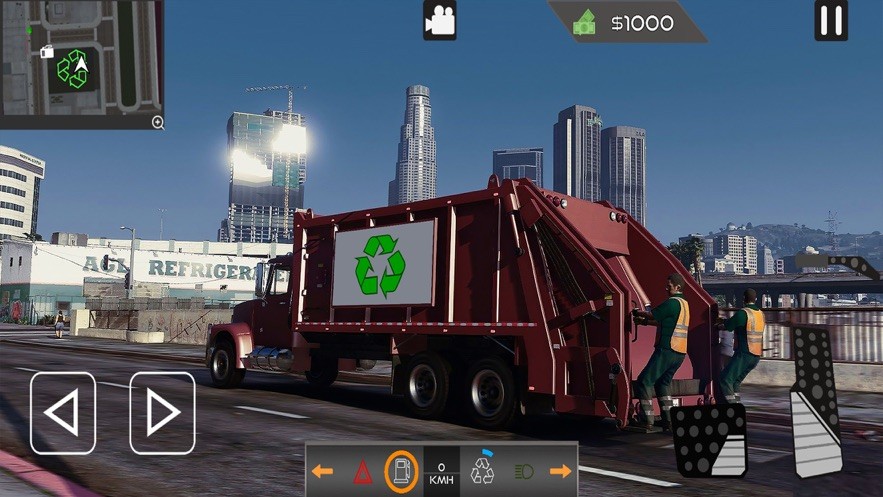Tap the steer left arrow button
883x497 pixels.
click(x=63, y=413)
